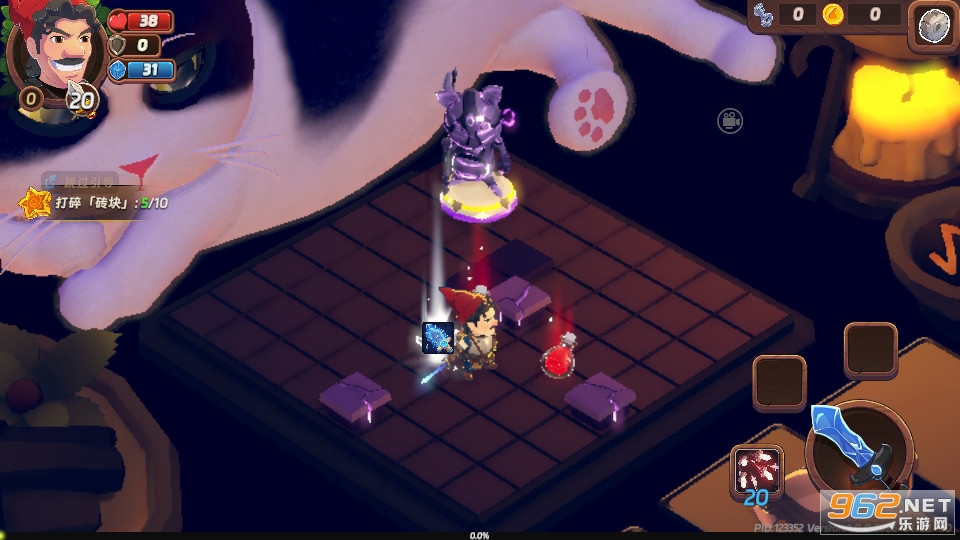Screen dimensions: 960x540
Task: Skip the tutorial with 跳过引导 button
Action: pyautogui.click(x=82, y=181)
